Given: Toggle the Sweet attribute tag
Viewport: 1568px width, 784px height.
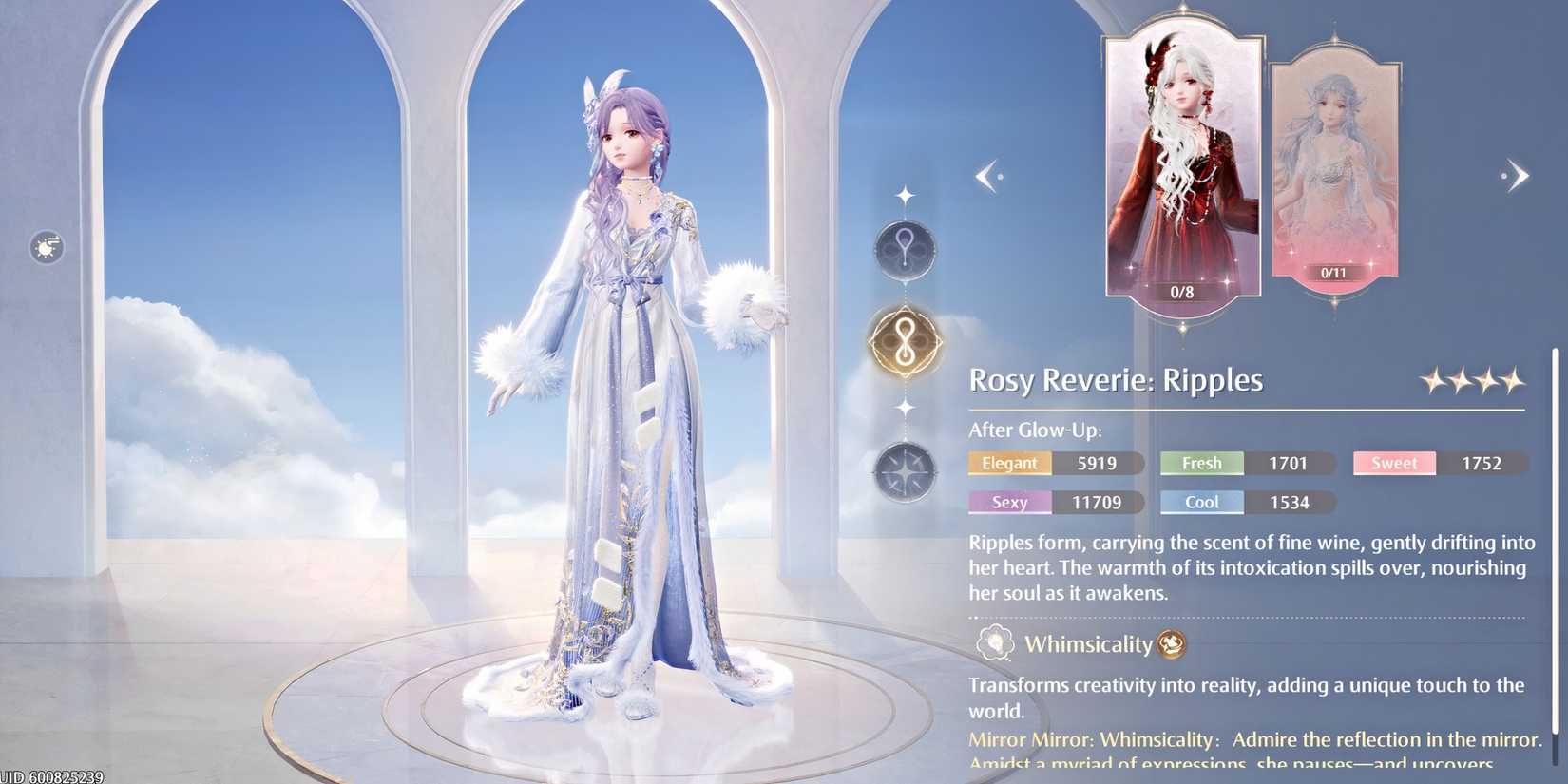Looking at the screenshot, I should 1393,463.
